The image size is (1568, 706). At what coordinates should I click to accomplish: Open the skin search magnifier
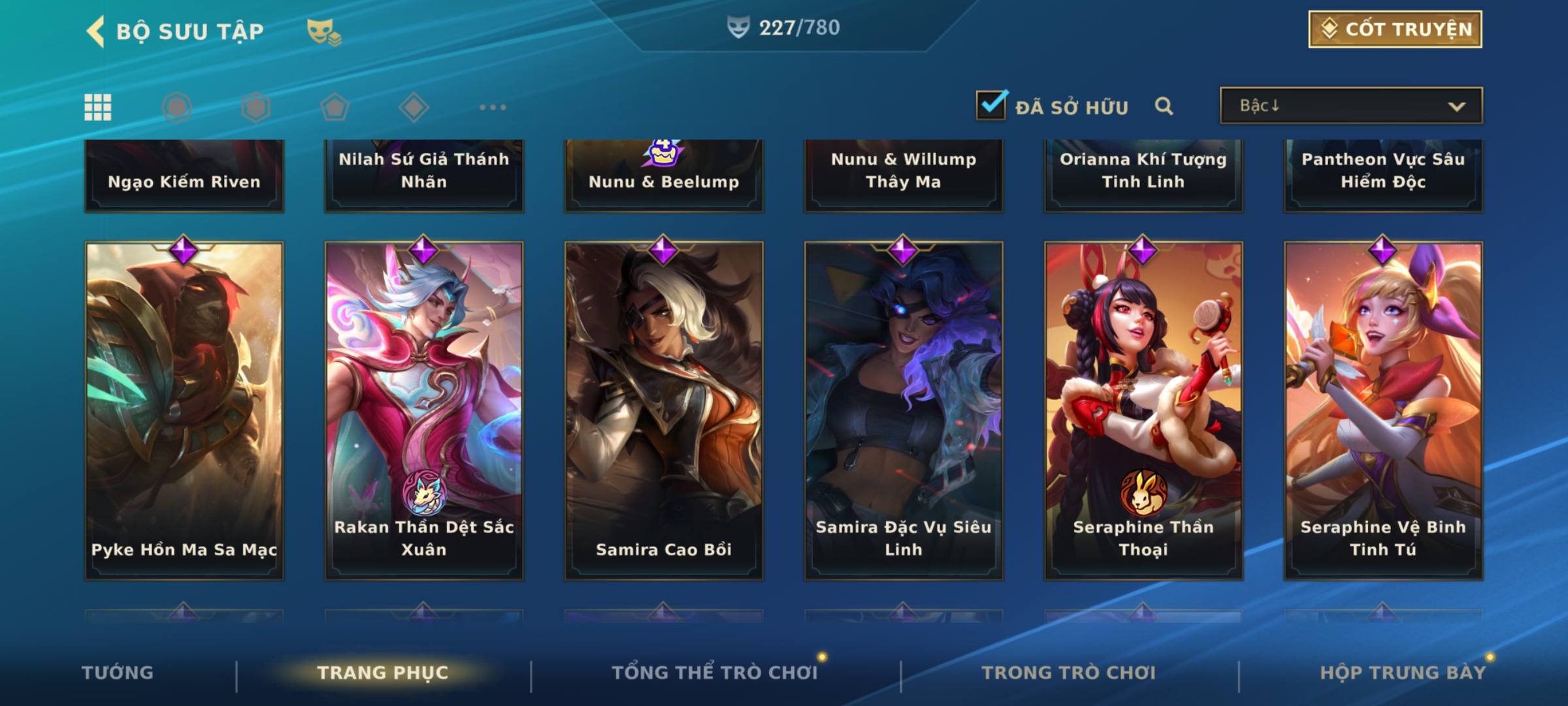point(1164,106)
